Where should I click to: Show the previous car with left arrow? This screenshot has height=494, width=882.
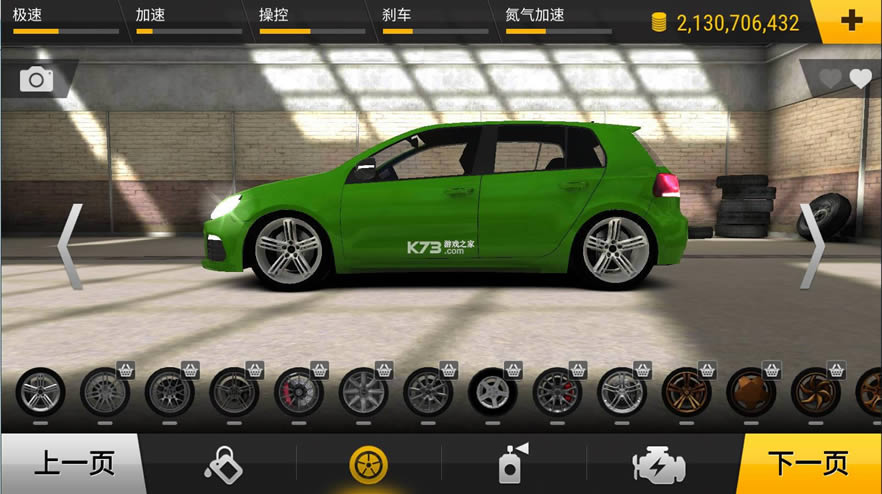pyautogui.click(x=69, y=246)
